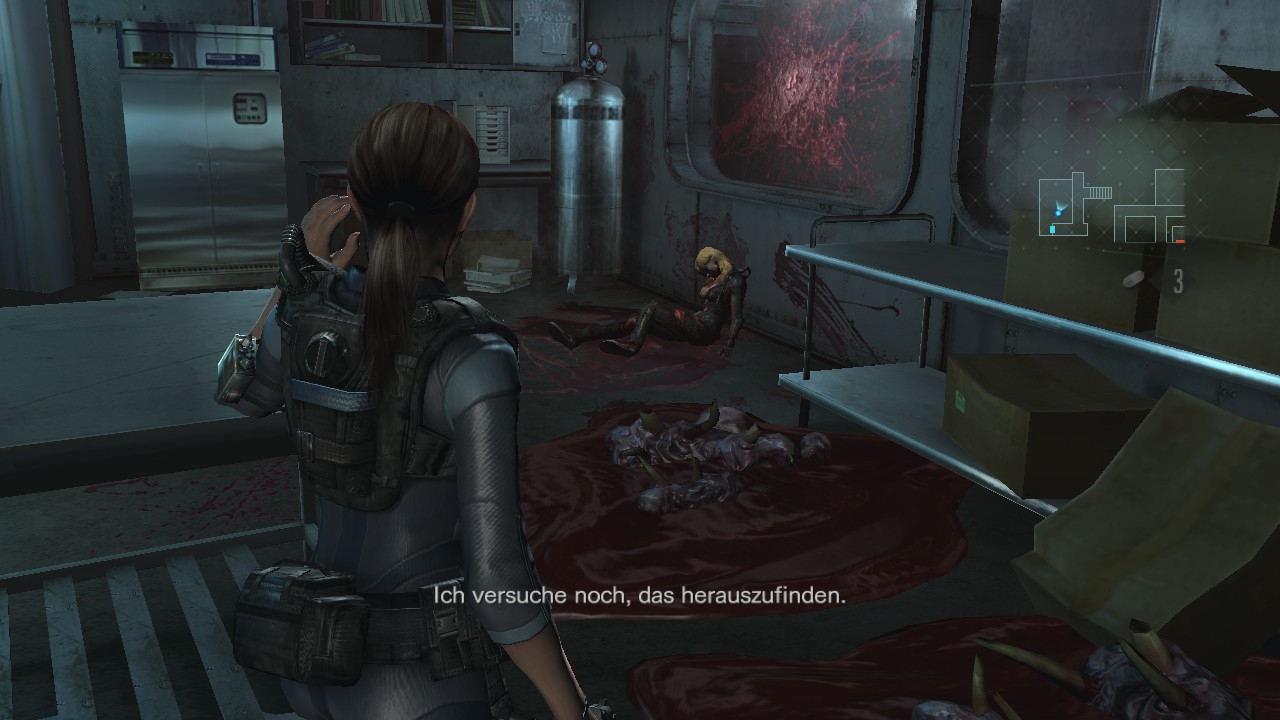
Task: Click the cyan door marker on the minimap
Action: coord(1052,230)
